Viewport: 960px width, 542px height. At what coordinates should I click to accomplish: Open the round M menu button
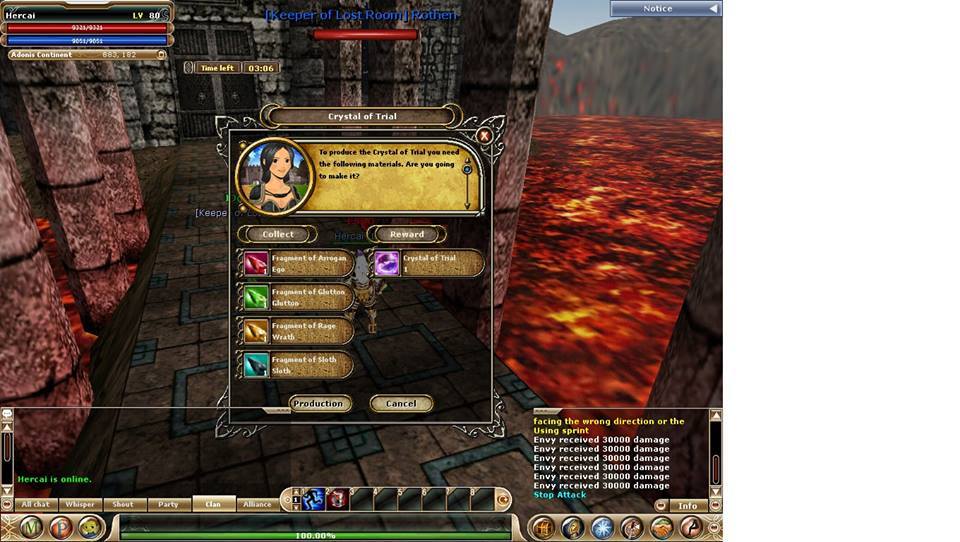(x=32, y=527)
